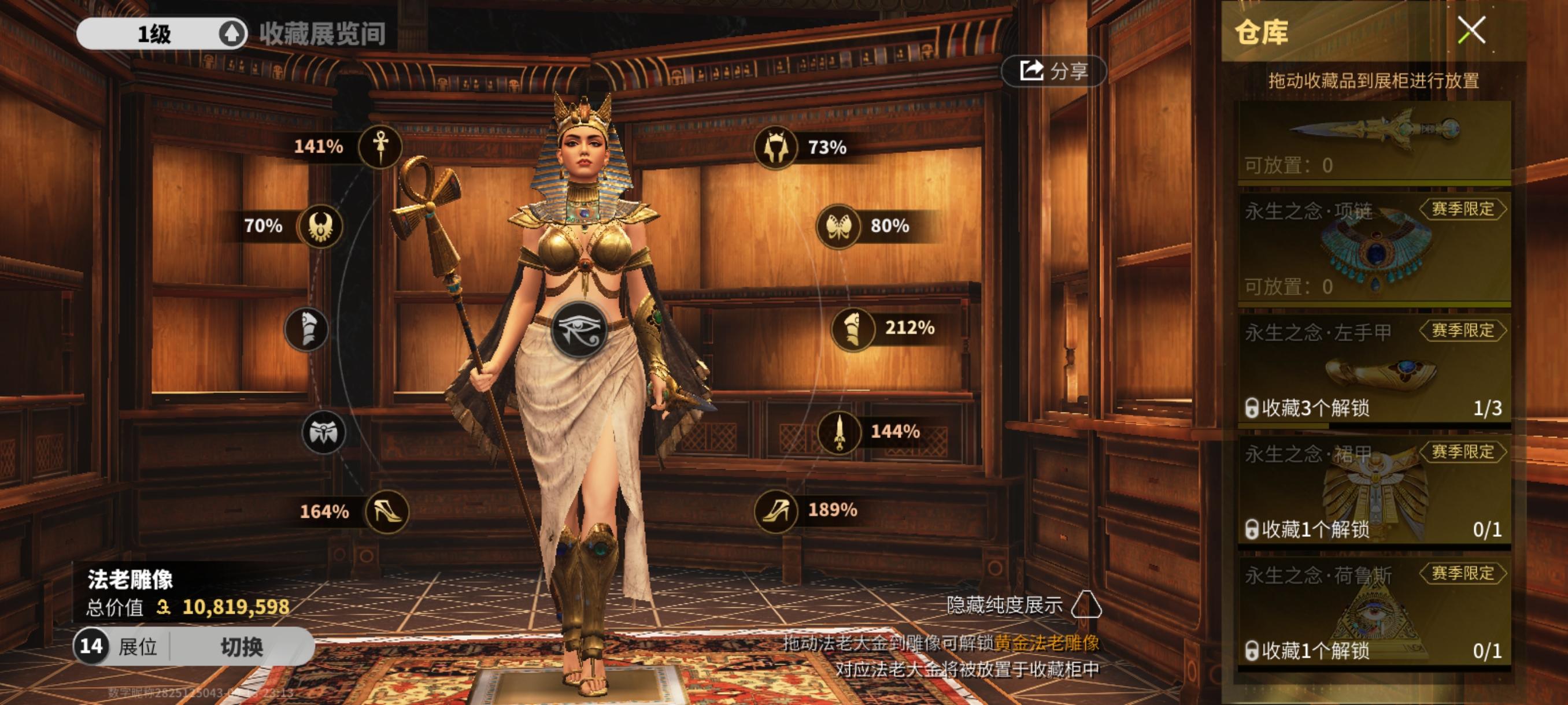The width and height of the screenshot is (1568, 705).
Task: Select the dagger item in warehouse
Action: click(1374, 141)
